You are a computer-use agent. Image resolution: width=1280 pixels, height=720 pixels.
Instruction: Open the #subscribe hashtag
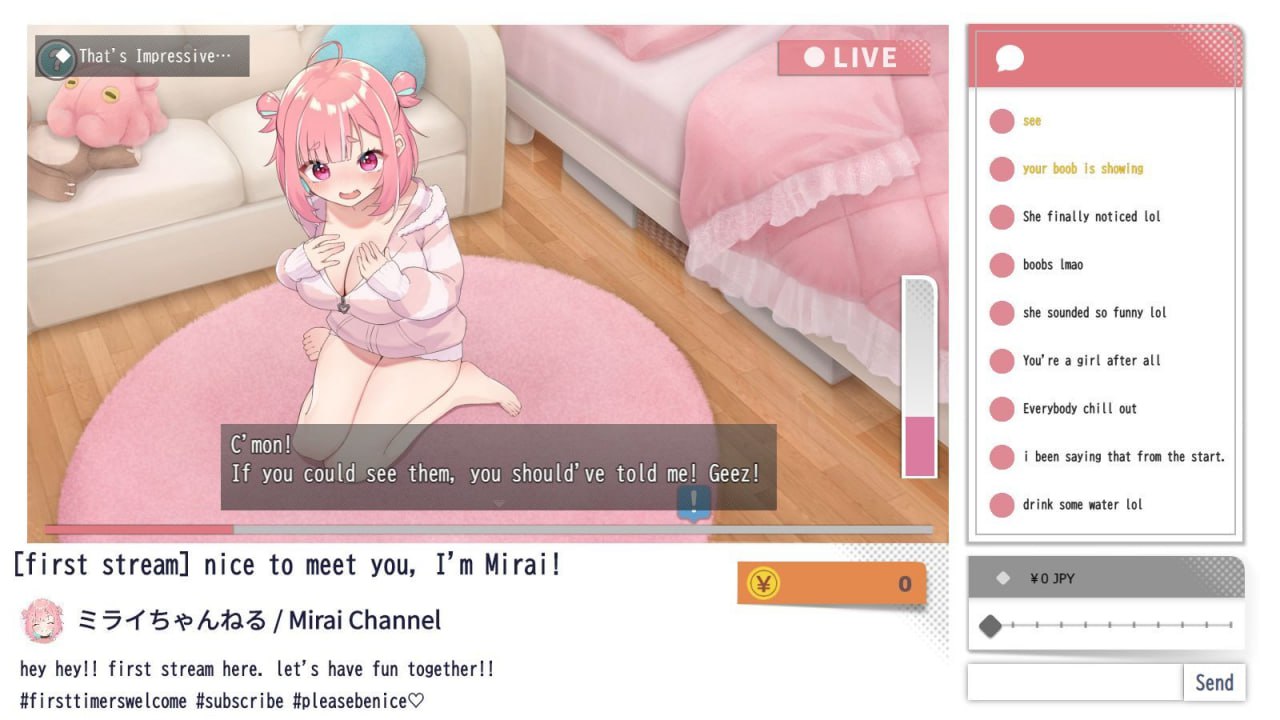(239, 700)
